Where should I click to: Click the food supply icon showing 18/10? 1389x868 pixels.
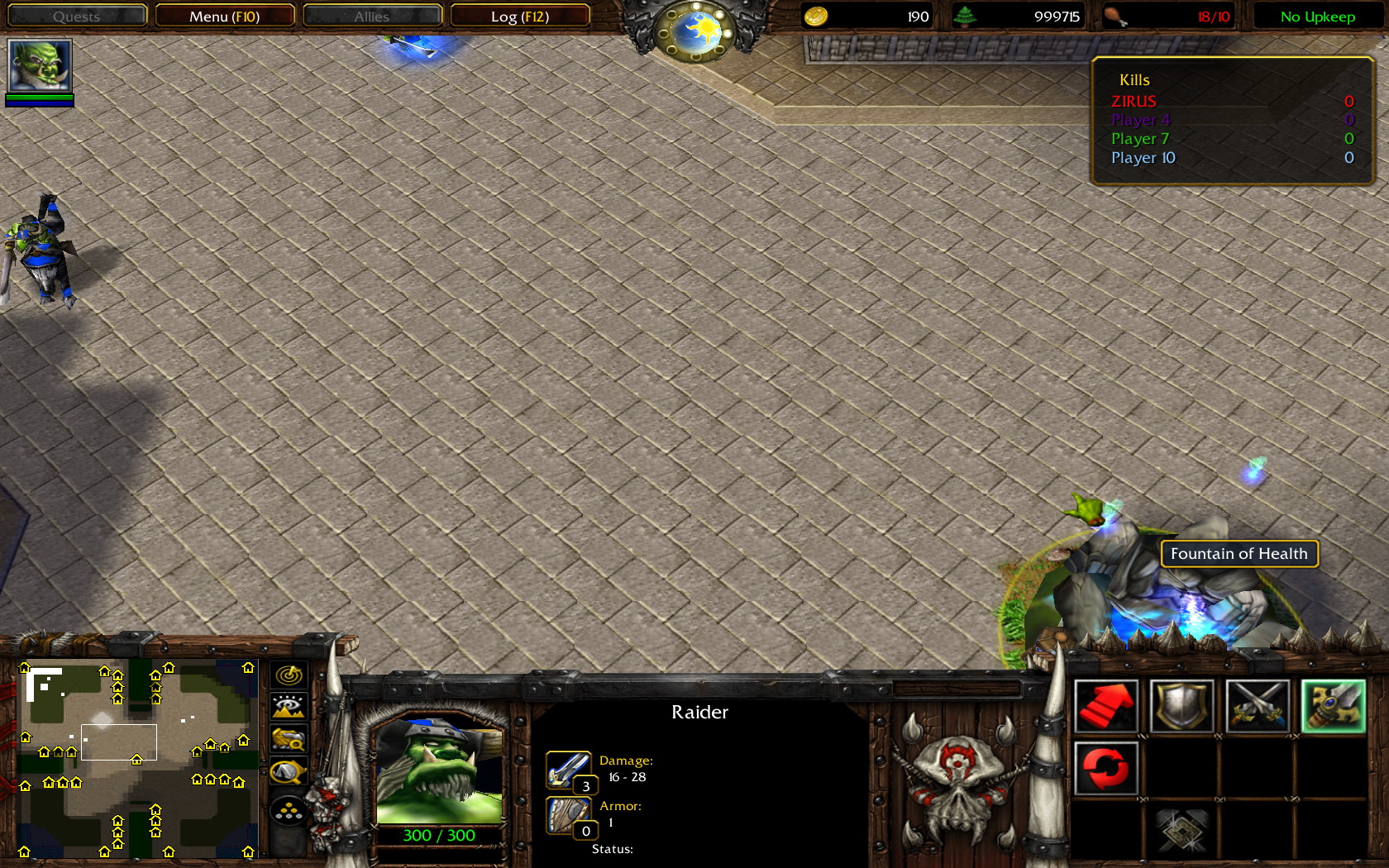click(1118, 16)
